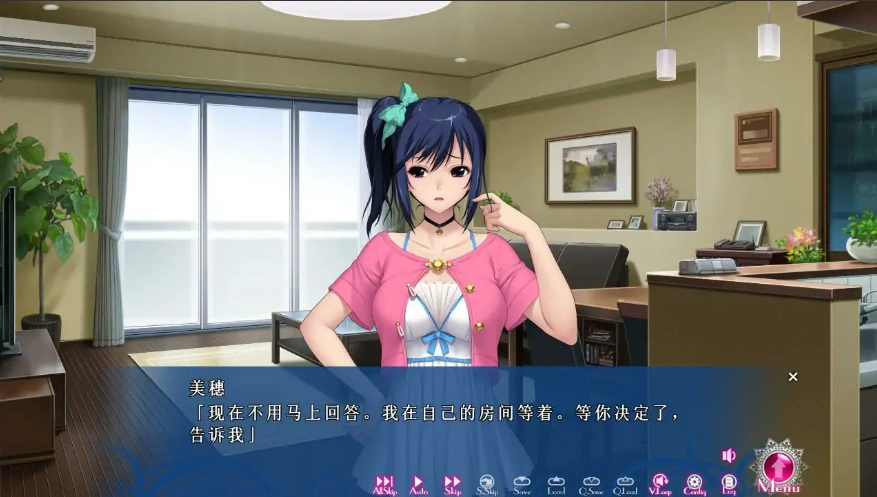Click the Skip button
Image resolution: width=877 pixels, height=497 pixels.
(x=452, y=484)
